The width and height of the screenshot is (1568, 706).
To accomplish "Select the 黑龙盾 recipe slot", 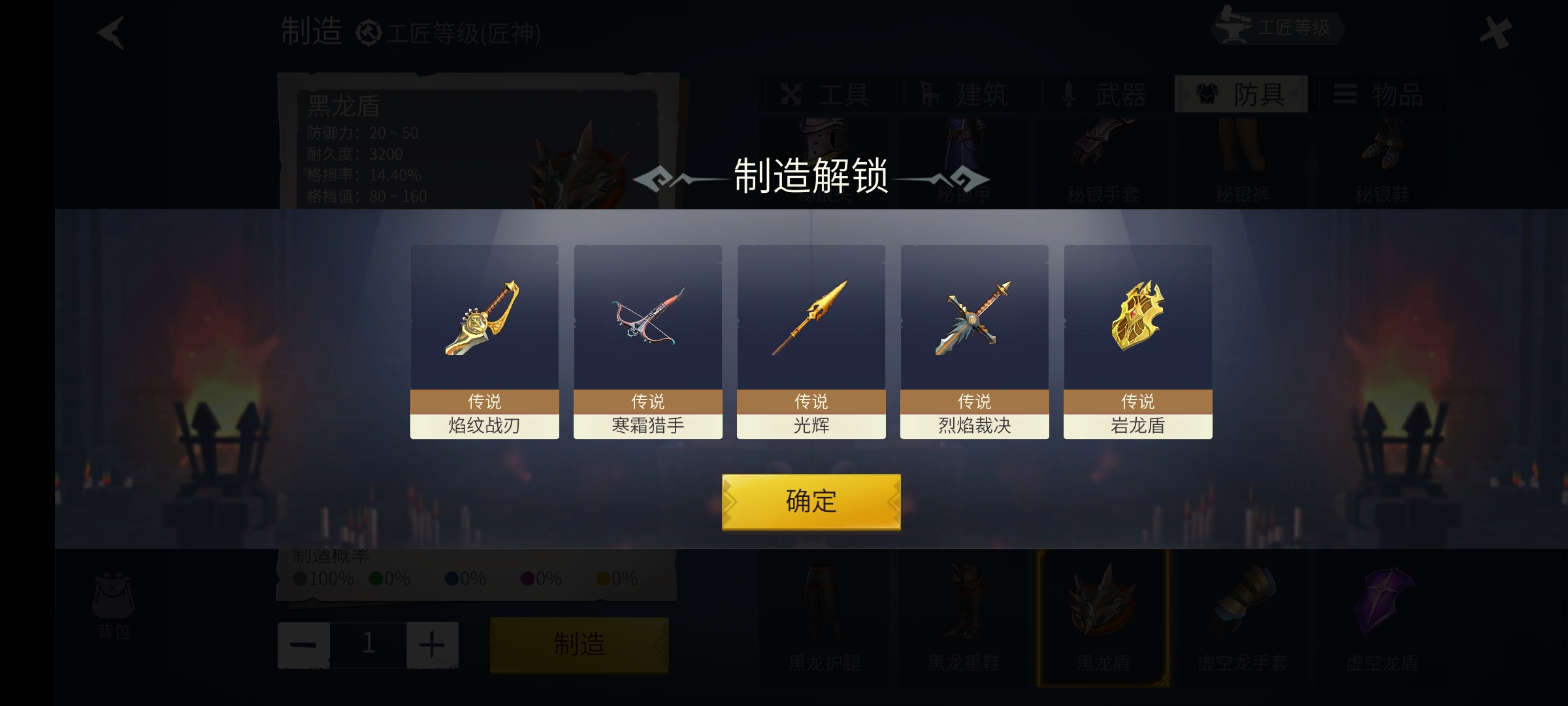I will click(x=1103, y=618).
